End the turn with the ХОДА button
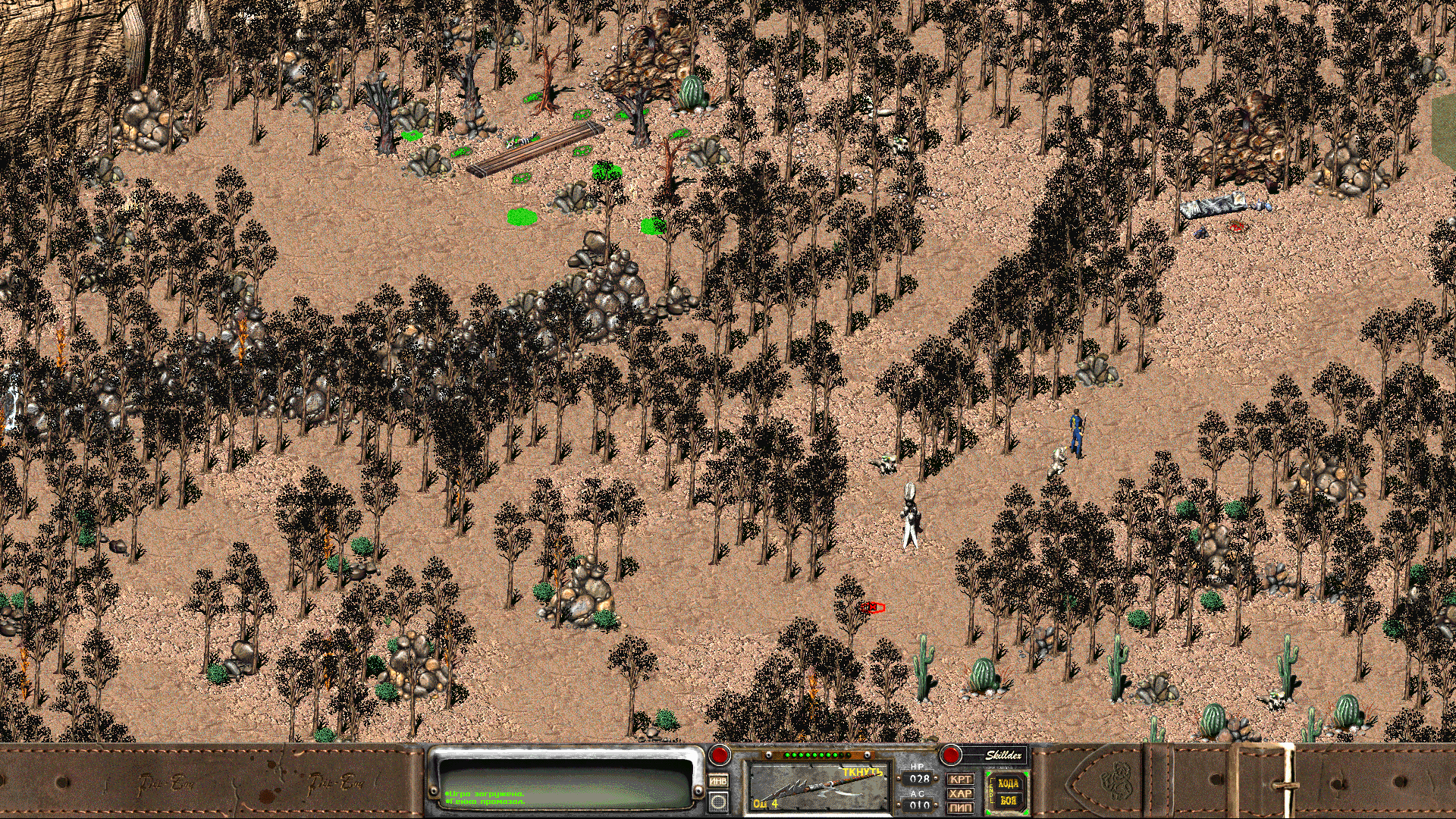The height and width of the screenshot is (819, 1456). [x=1009, y=784]
